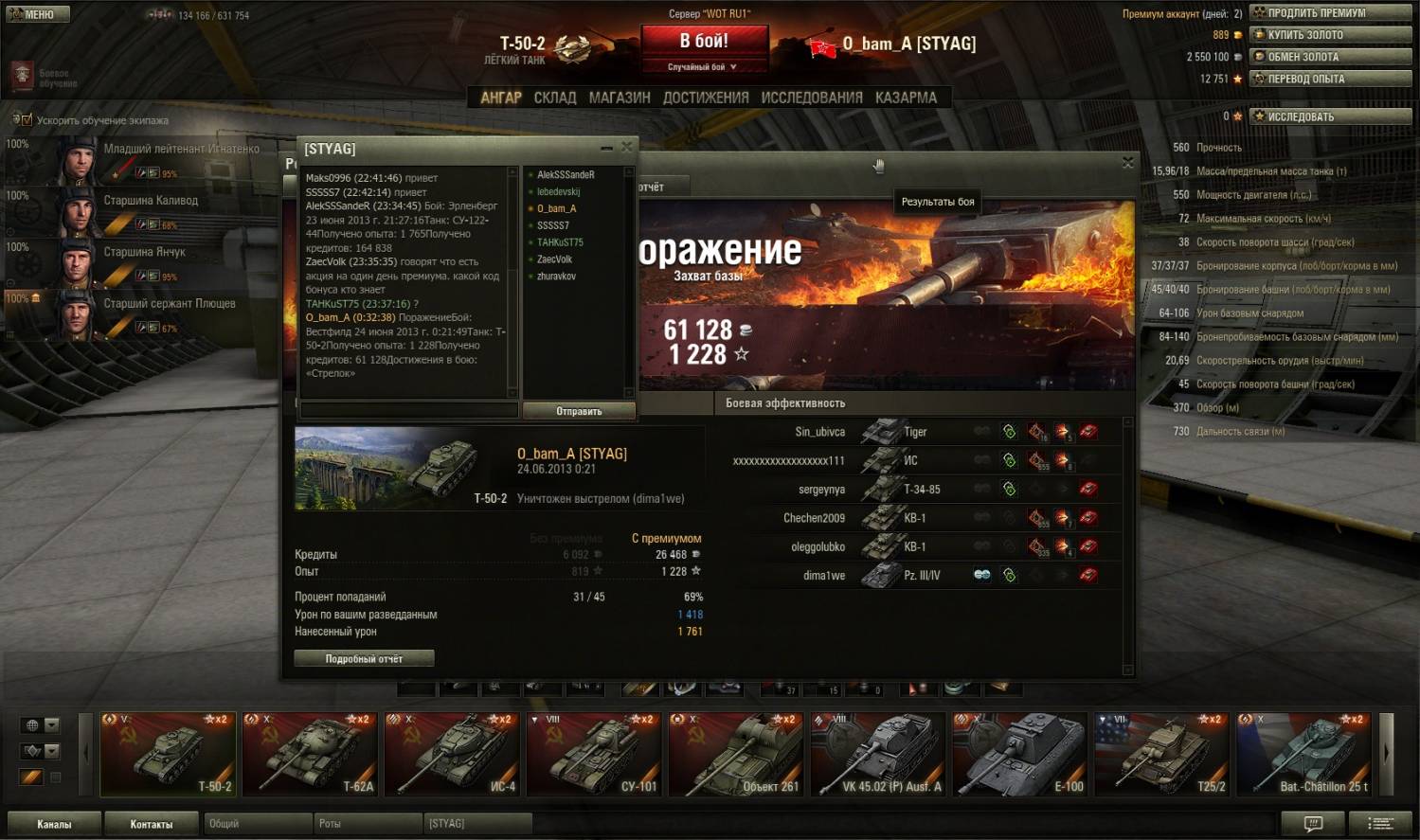Click the КУПИТЬ ЗОЛОТО button
1420x840 pixels.
pyautogui.click(x=1330, y=35)
